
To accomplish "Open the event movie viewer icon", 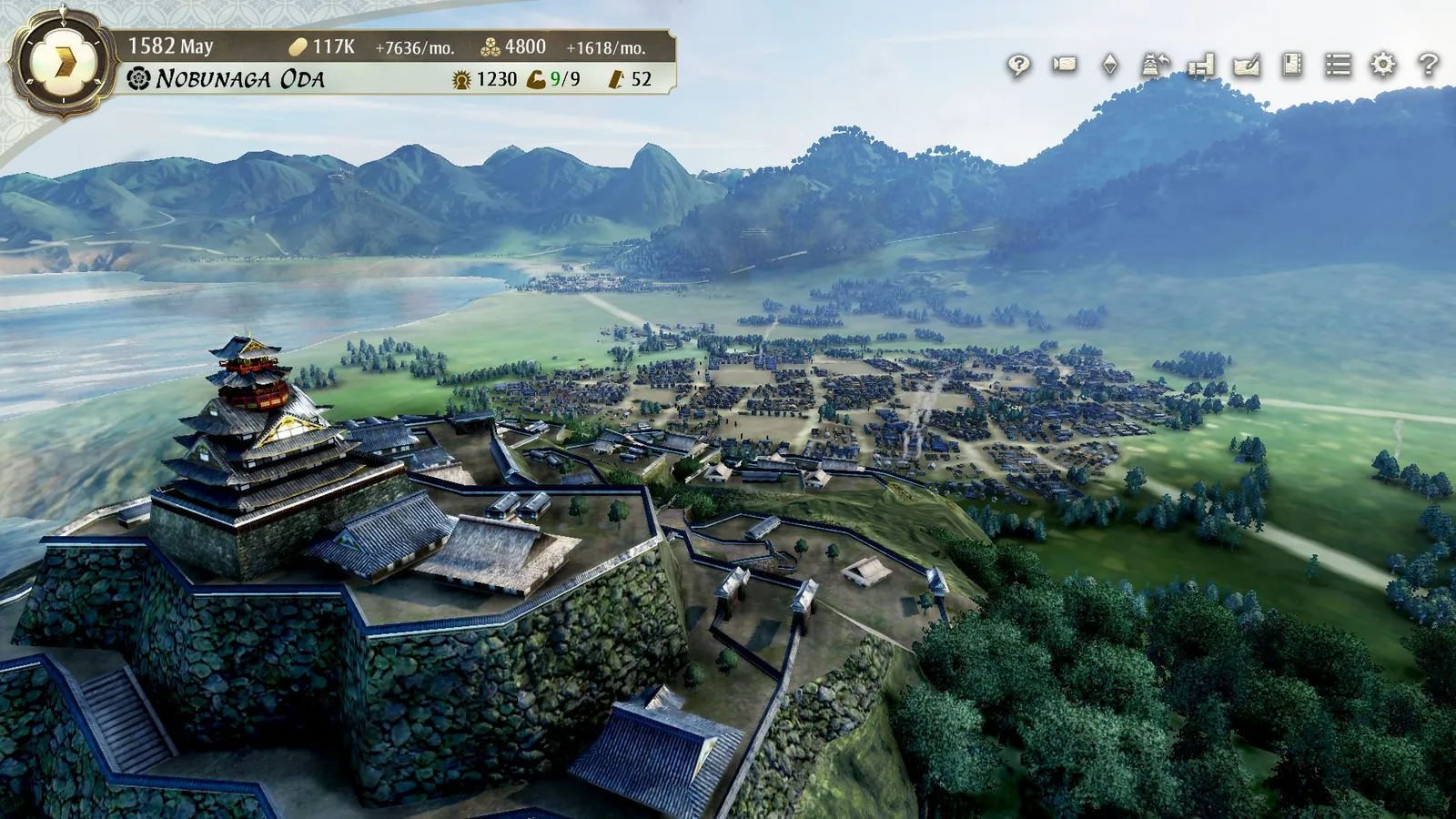I will (1065, 66).
